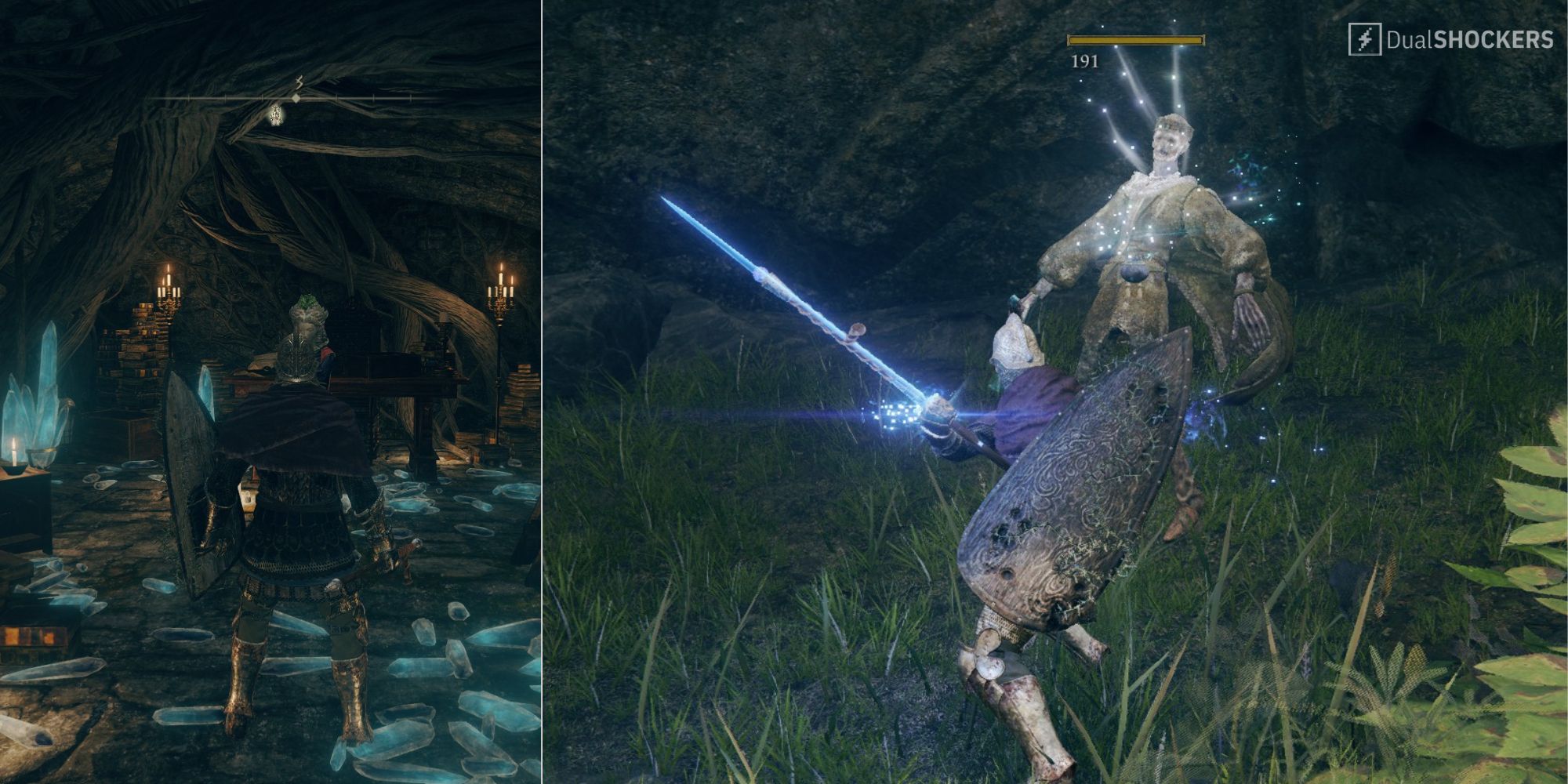
Task: Click the diamond marker on the compass bar
Action: point(296,97)
